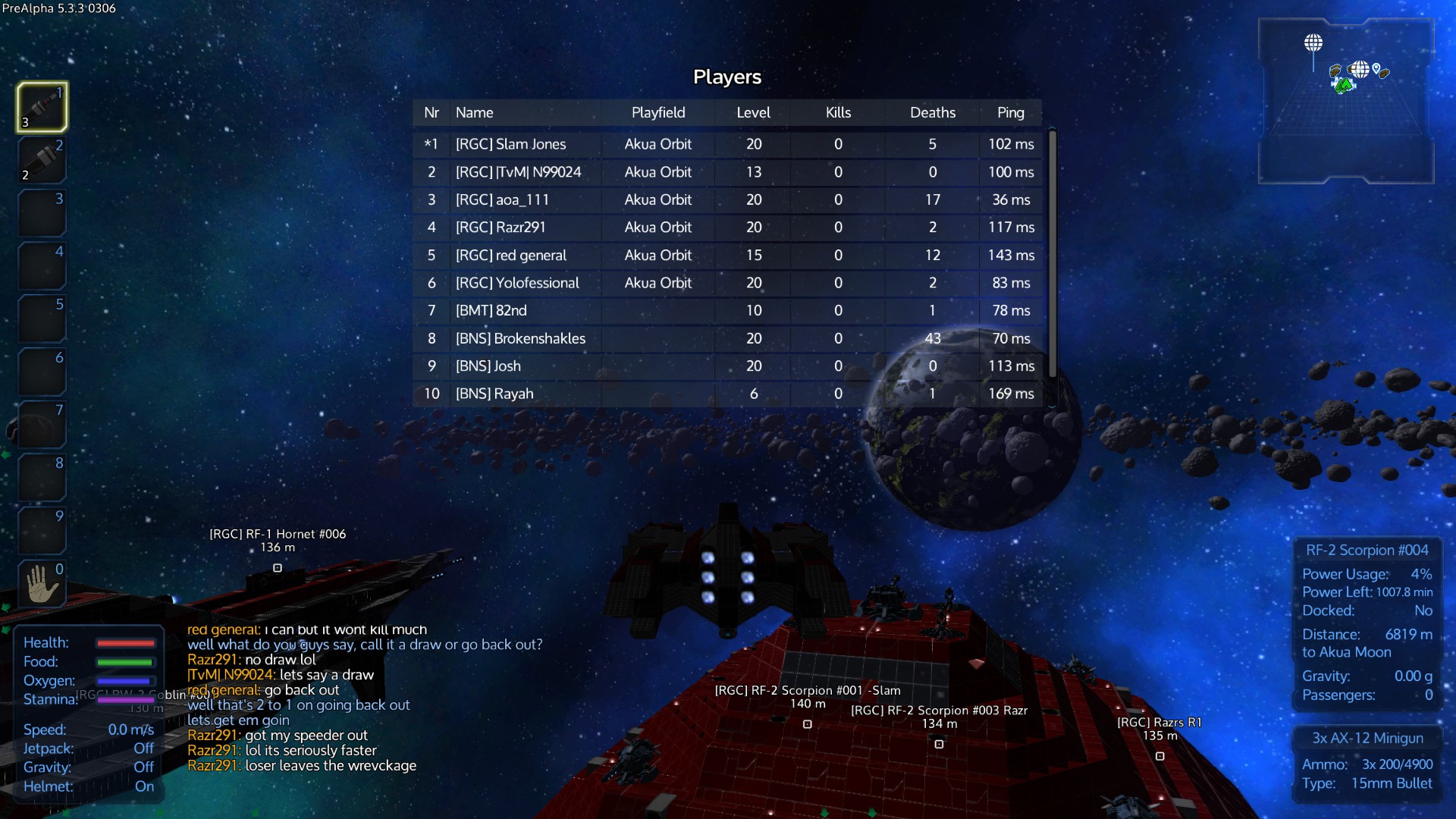Click the Kills column header

(838, 113)
